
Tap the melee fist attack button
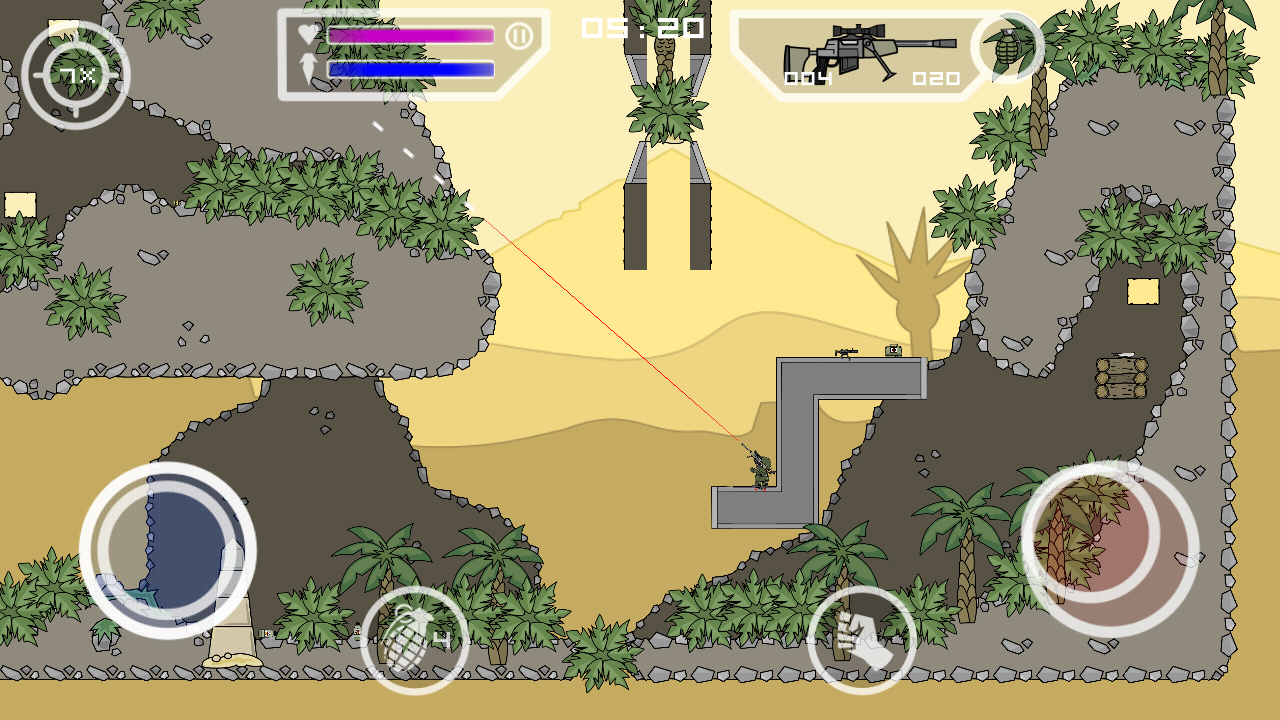(x=860, y=638)
